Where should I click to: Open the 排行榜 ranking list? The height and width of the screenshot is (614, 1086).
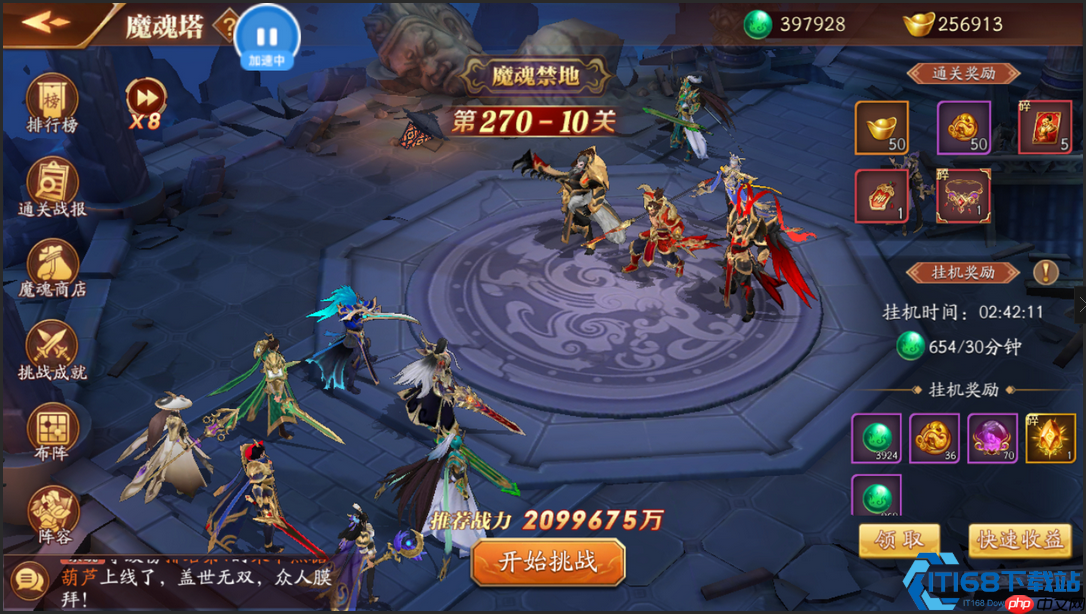click(52, 104)
